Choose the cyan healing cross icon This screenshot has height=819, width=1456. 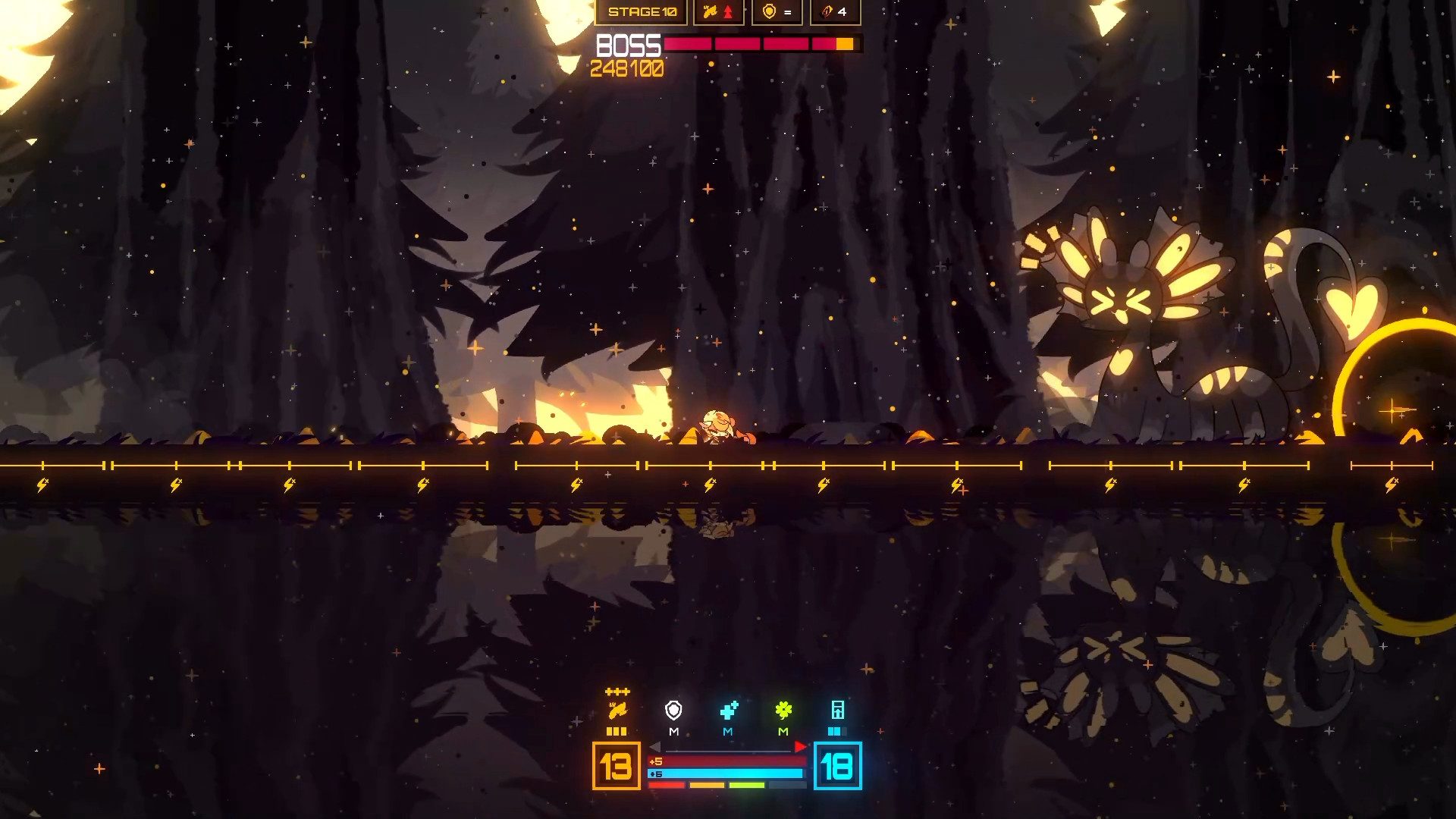pyautogui.click(x=729, y=711)
